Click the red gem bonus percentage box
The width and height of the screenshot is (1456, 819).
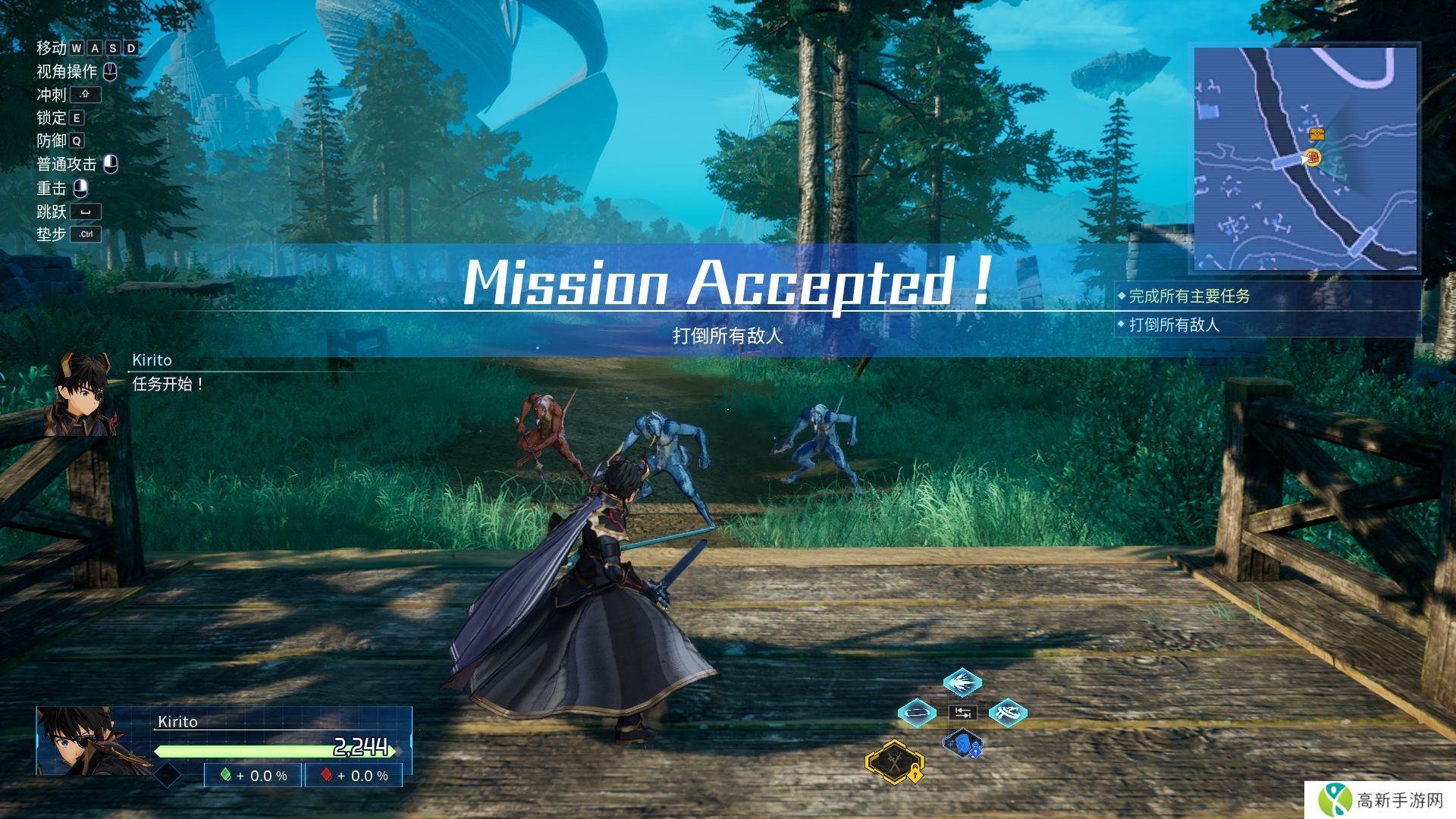point(354,776)
